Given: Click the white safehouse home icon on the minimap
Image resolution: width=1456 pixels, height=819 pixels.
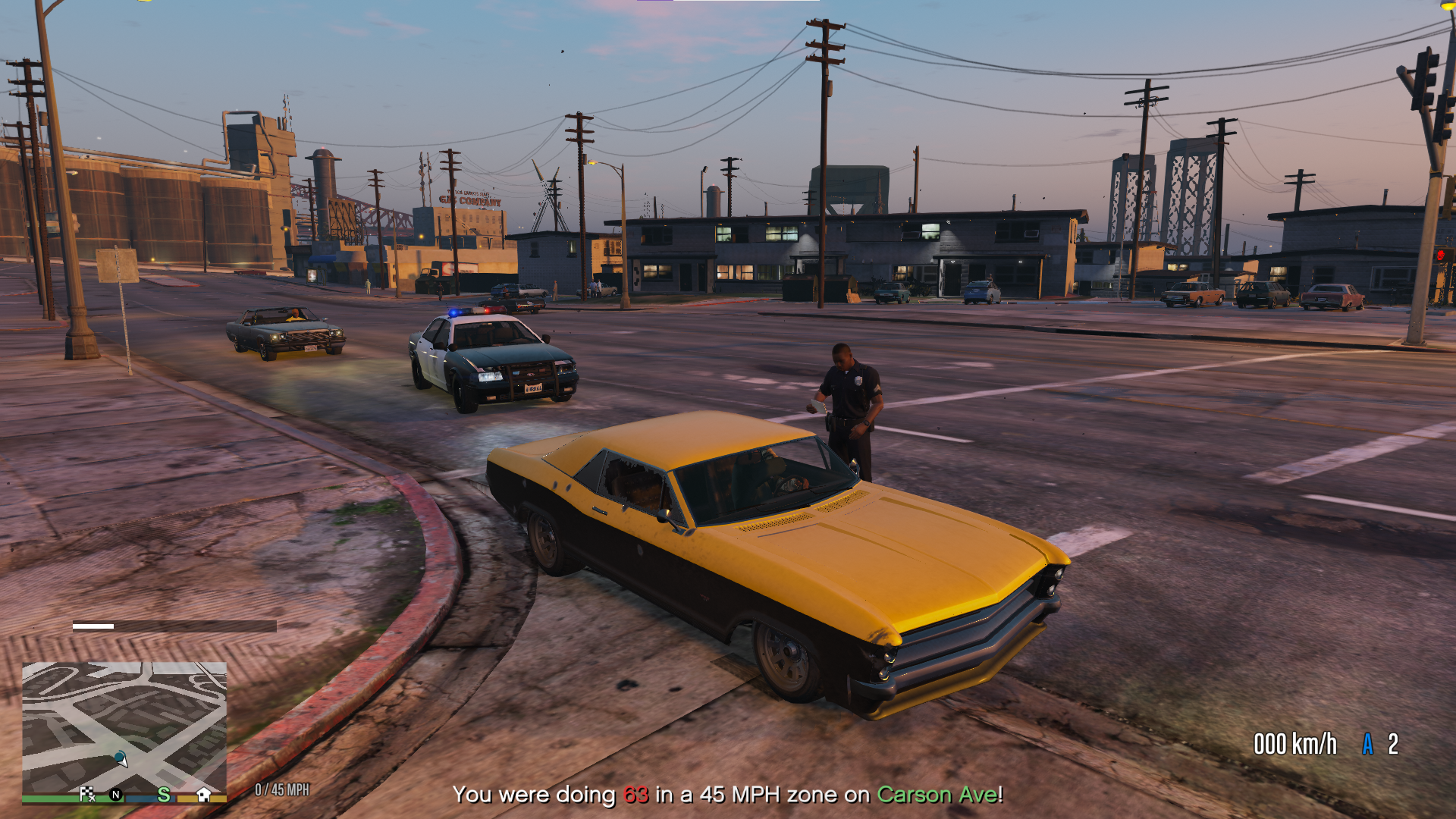Looking at the screenshot, I should [204, 794].
